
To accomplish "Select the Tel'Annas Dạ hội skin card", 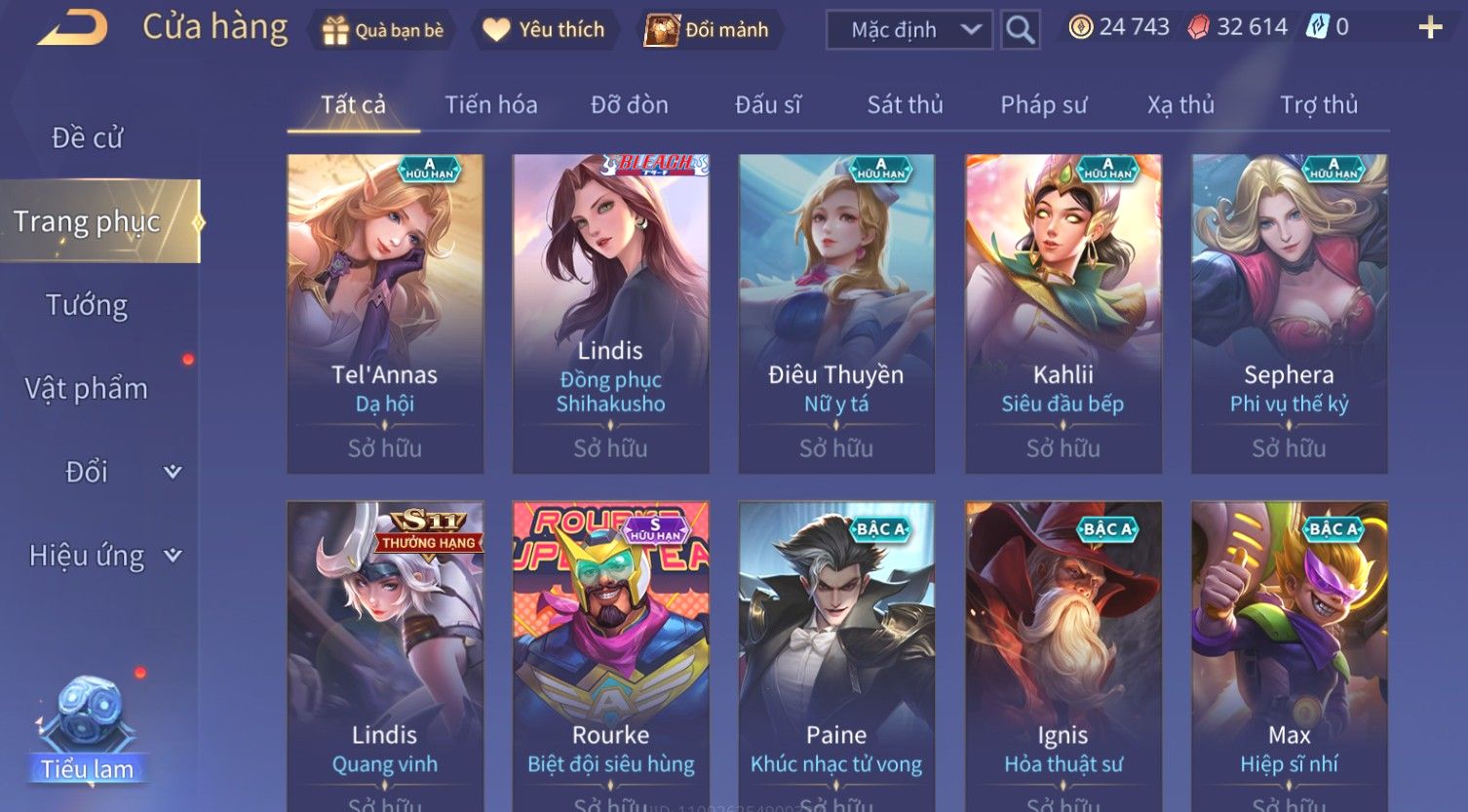I will (x=385, y=313).
